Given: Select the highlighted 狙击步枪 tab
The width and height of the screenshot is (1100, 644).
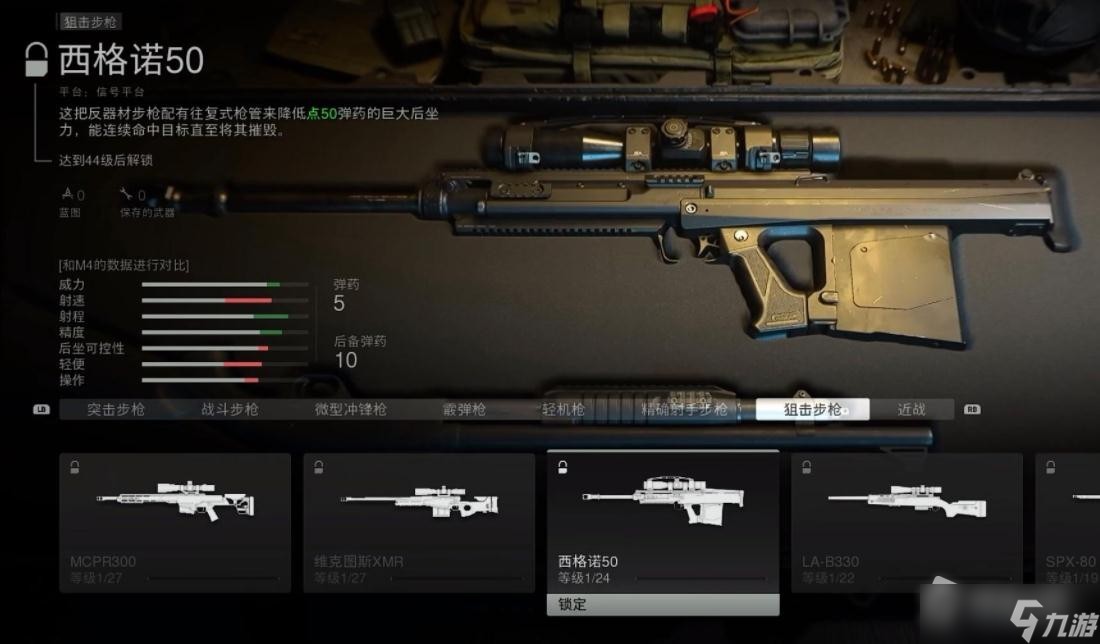Looking at the screenshot, I should [x=812, y=409].
